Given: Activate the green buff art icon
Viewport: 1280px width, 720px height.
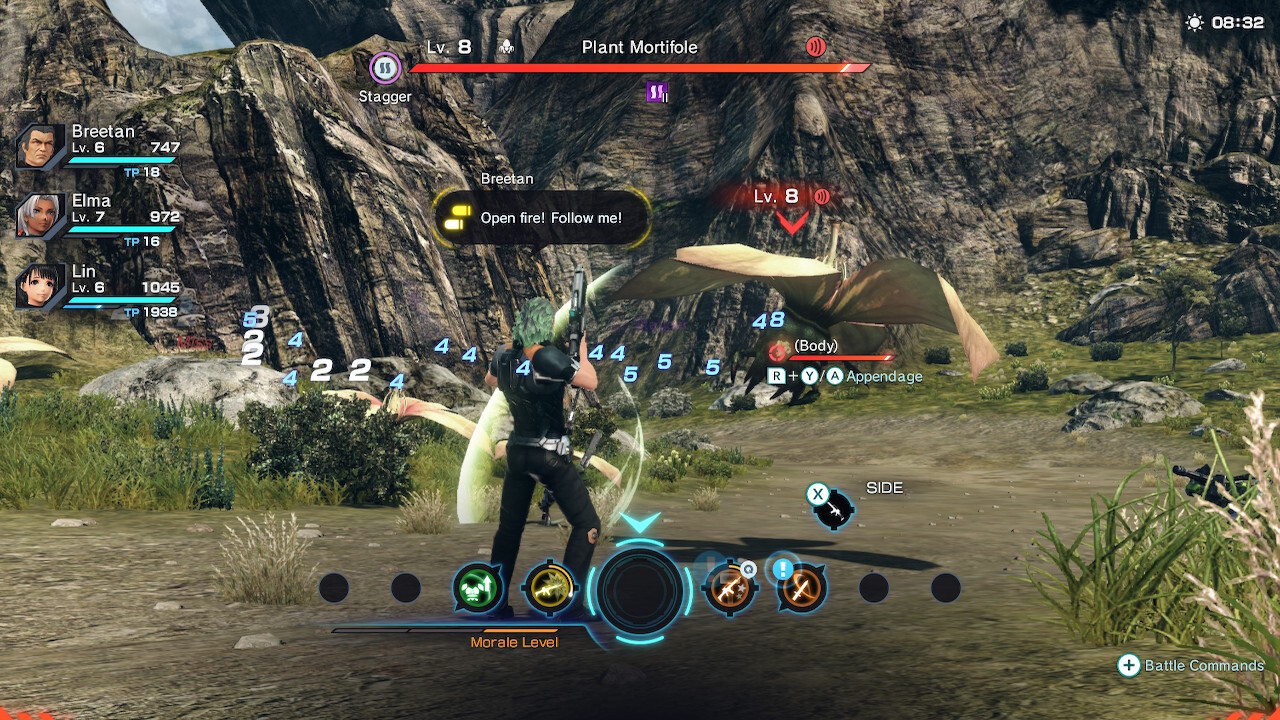Looking at the screenshot, I should click(x=476, y=588).
